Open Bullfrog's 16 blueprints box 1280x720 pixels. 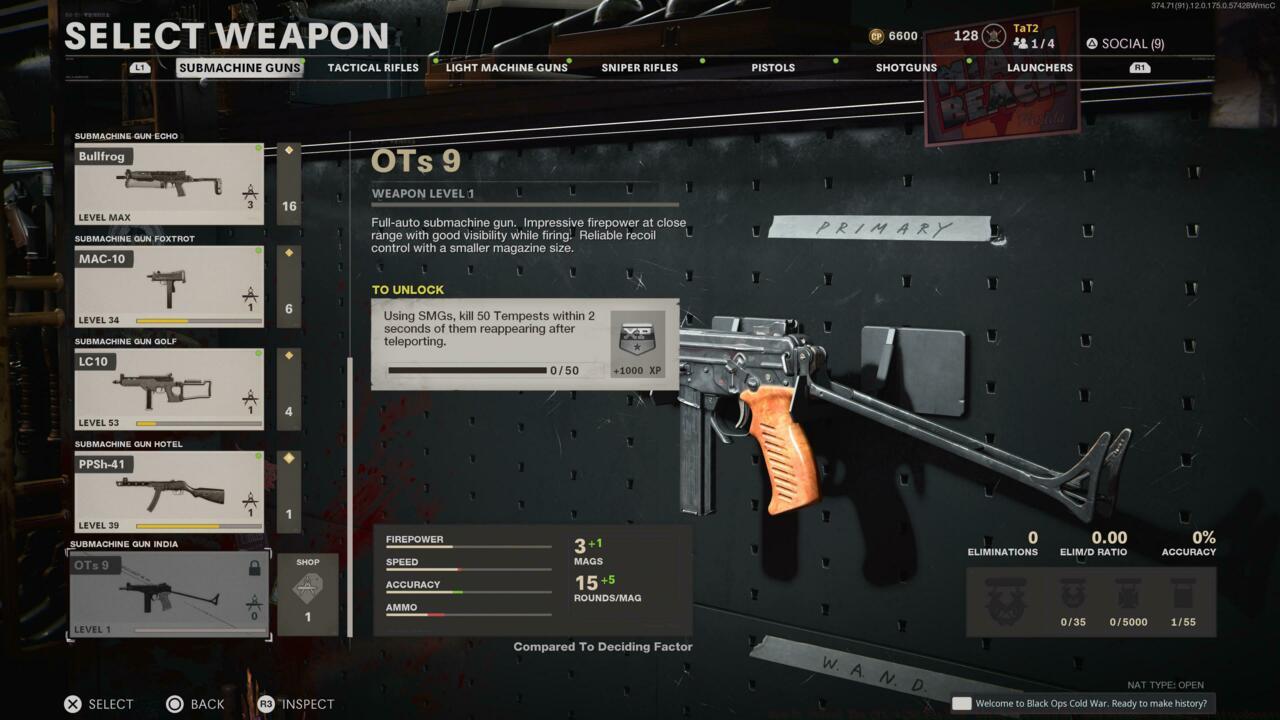pyautogui.click(x=289, y=184)
